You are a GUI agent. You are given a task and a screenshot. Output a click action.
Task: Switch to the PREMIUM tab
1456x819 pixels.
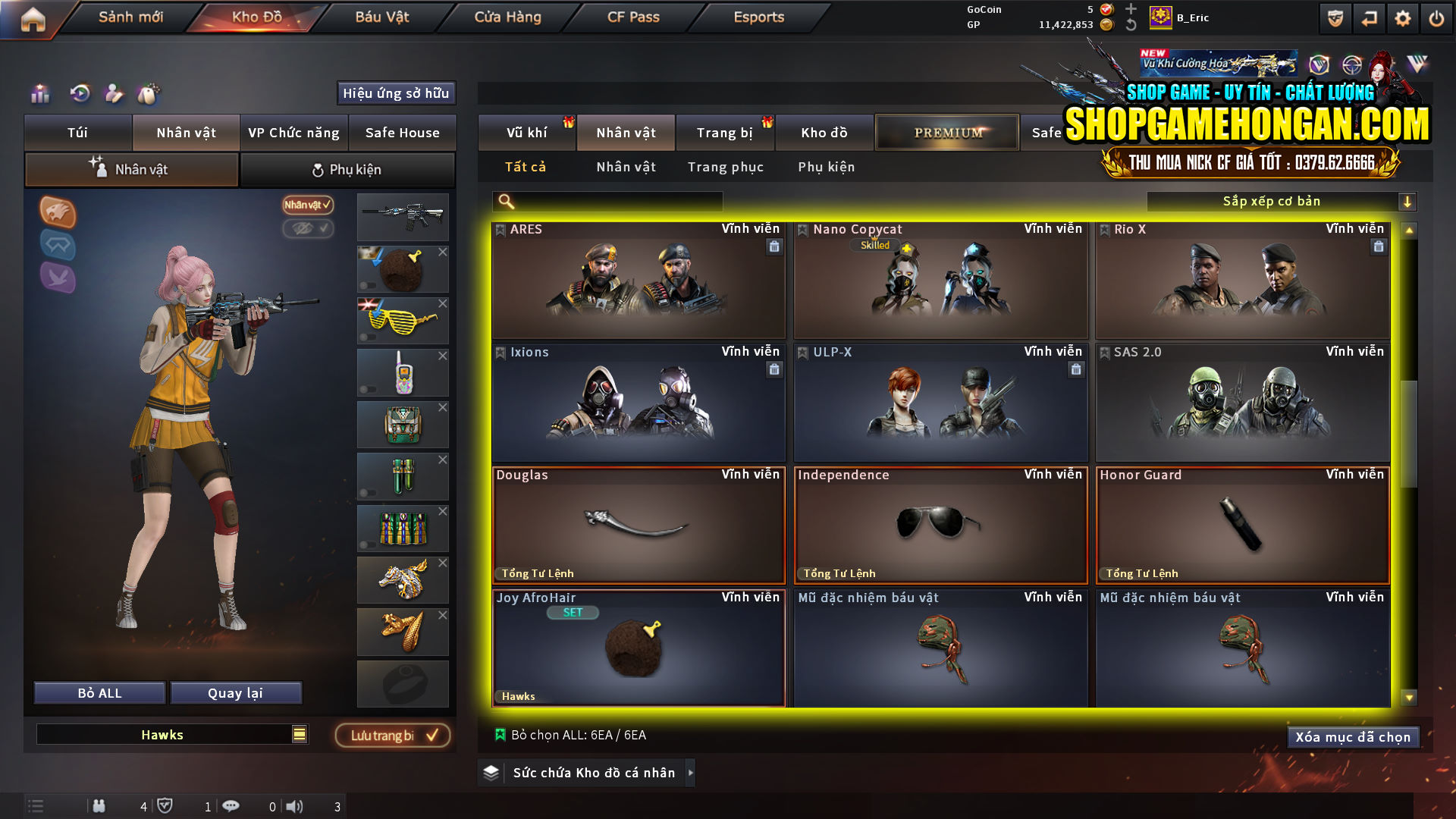tap(947, 132)
